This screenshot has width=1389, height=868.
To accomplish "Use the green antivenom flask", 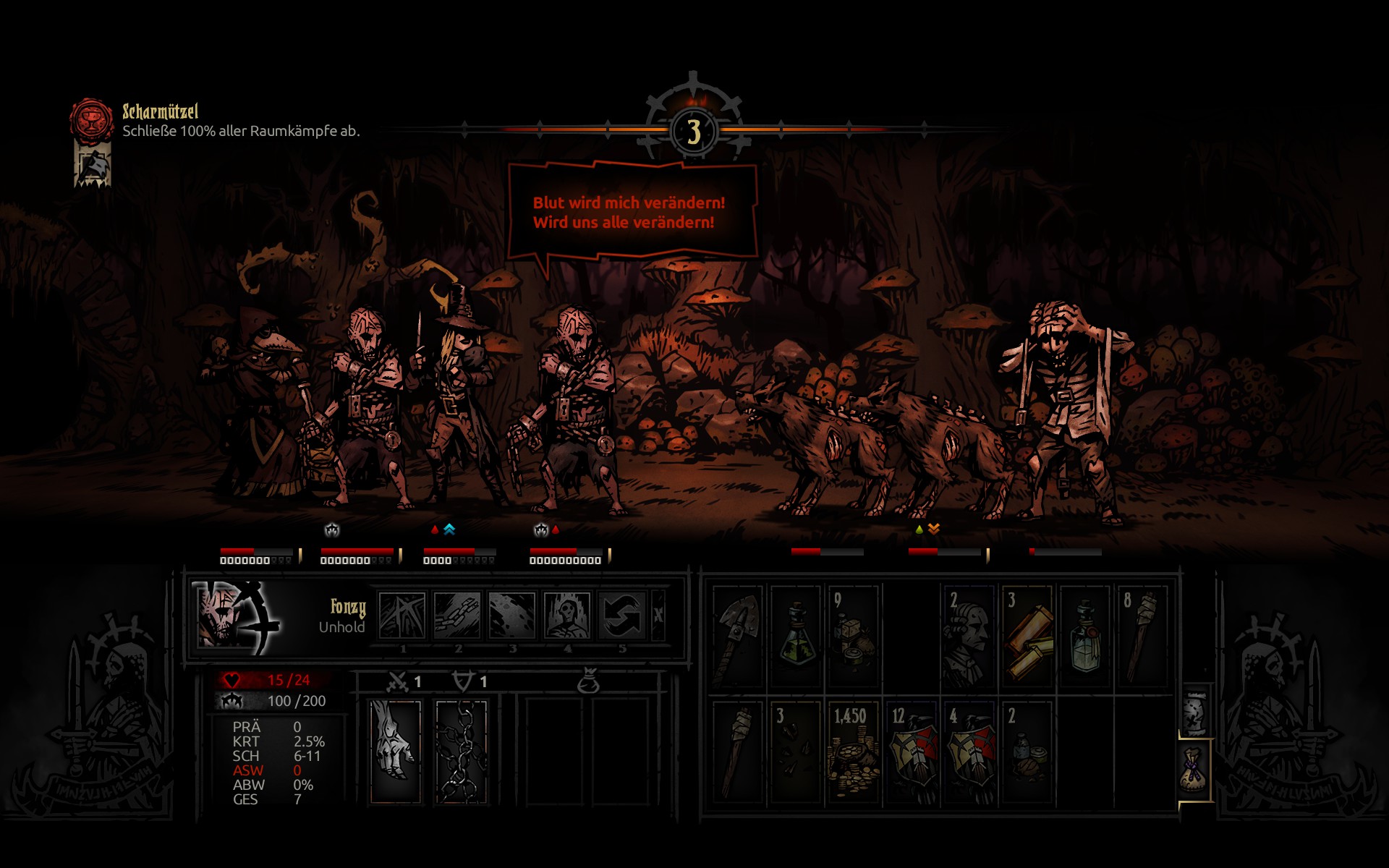I will coord(796,636).
